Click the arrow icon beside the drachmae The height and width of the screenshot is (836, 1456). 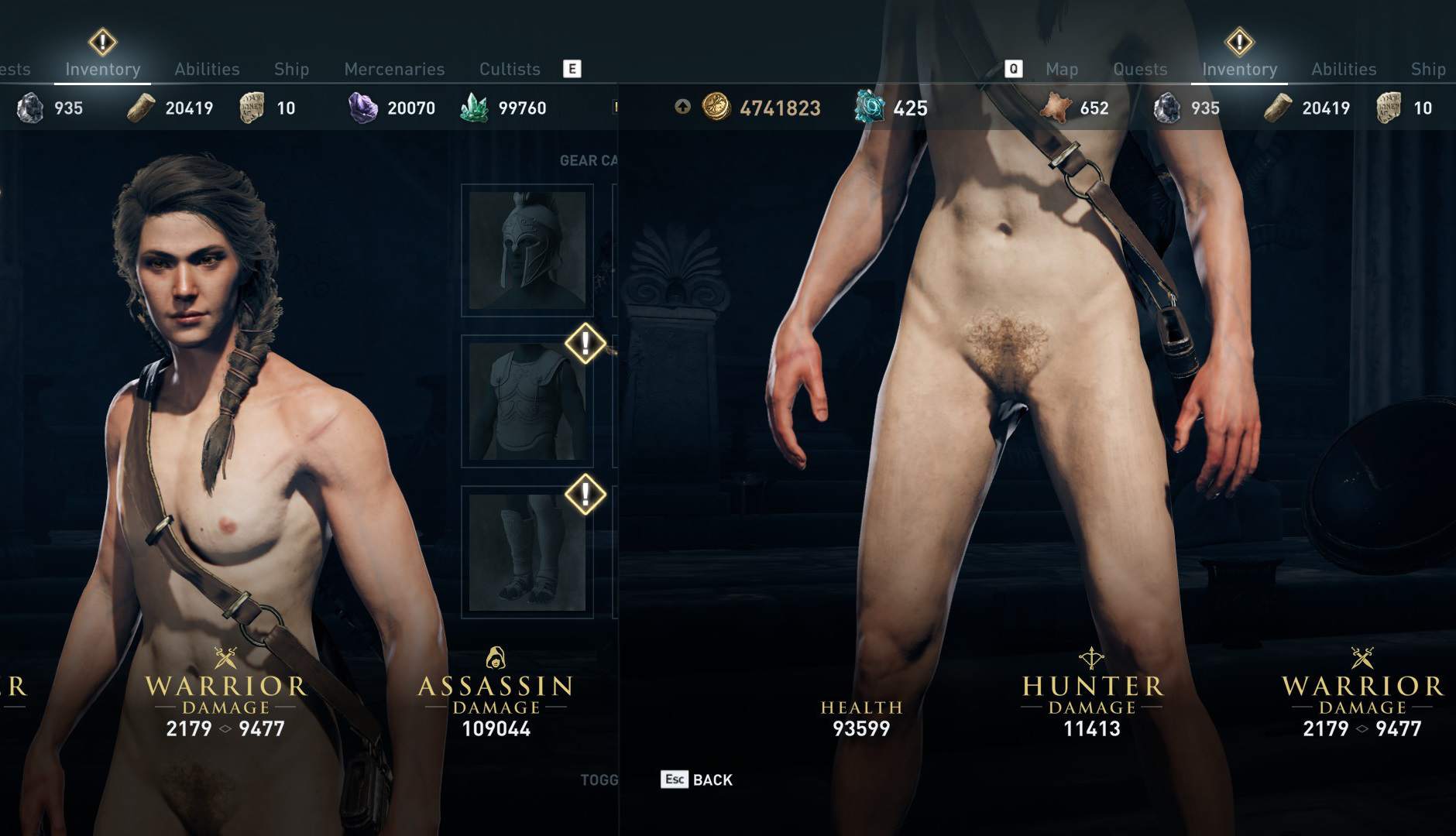tap(682, 107)
